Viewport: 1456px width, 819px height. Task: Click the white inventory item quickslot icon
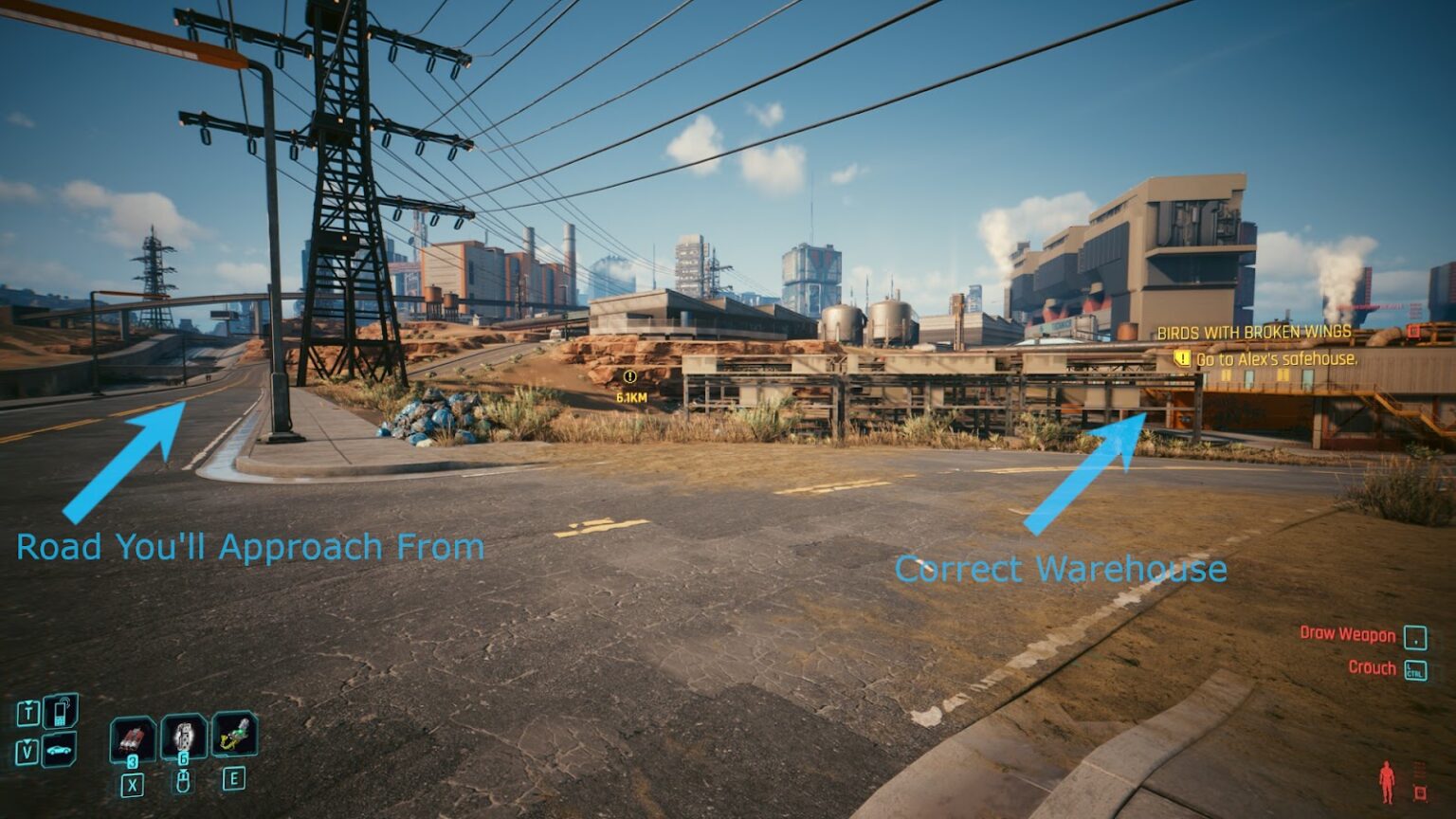[185, 737]
